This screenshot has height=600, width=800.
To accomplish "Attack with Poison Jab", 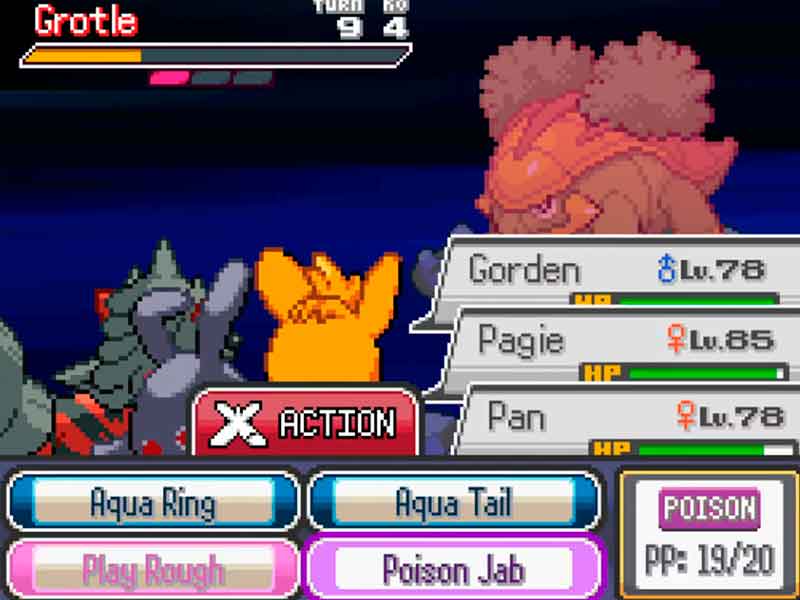I will coord(454,568).
